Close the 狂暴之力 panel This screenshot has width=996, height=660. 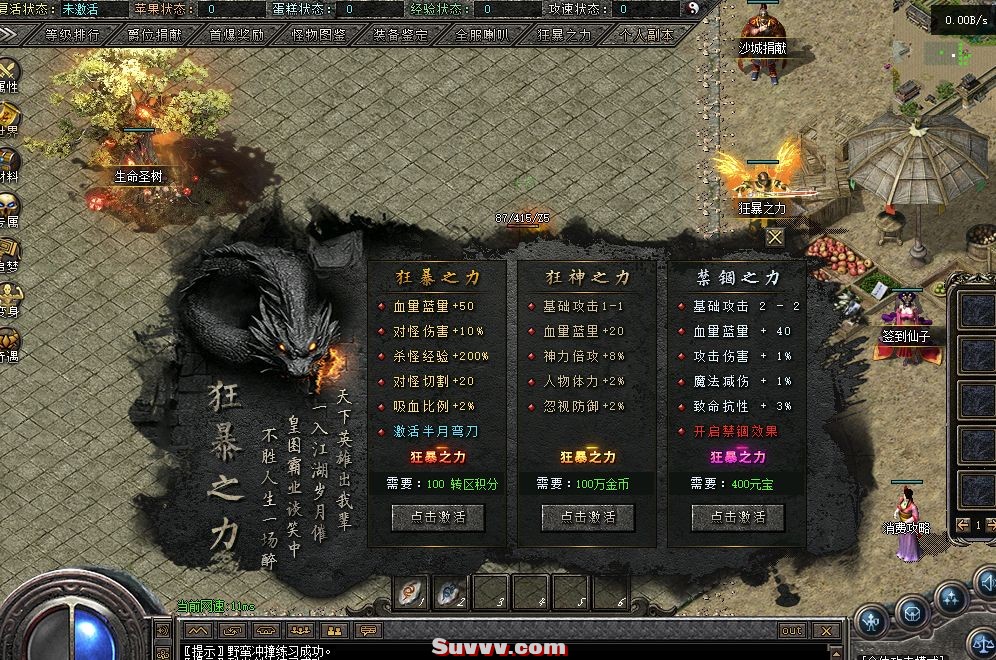point(775,237)
